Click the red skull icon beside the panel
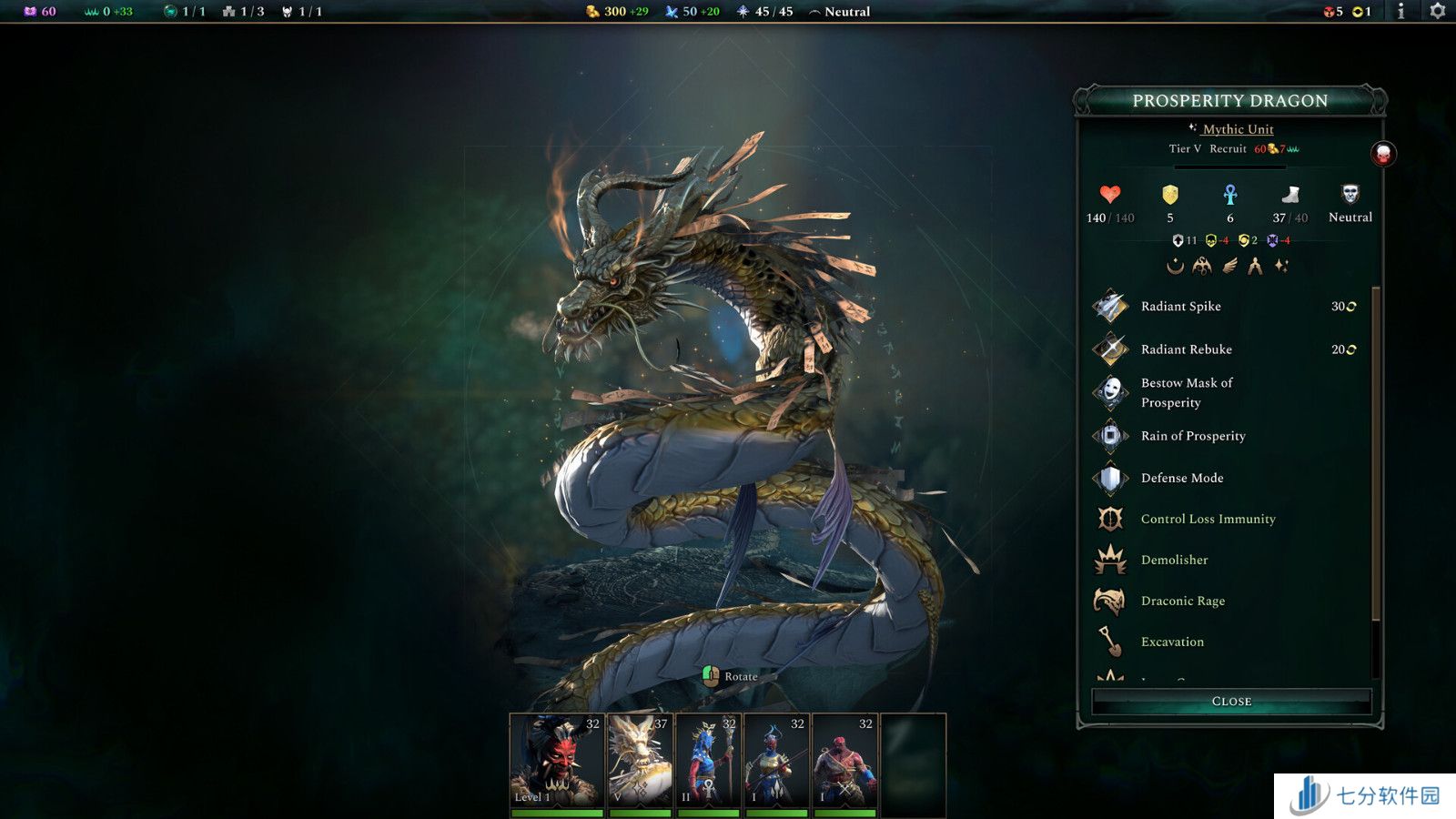Screen dimensions: 1456x819 [x=1383, y=154]
